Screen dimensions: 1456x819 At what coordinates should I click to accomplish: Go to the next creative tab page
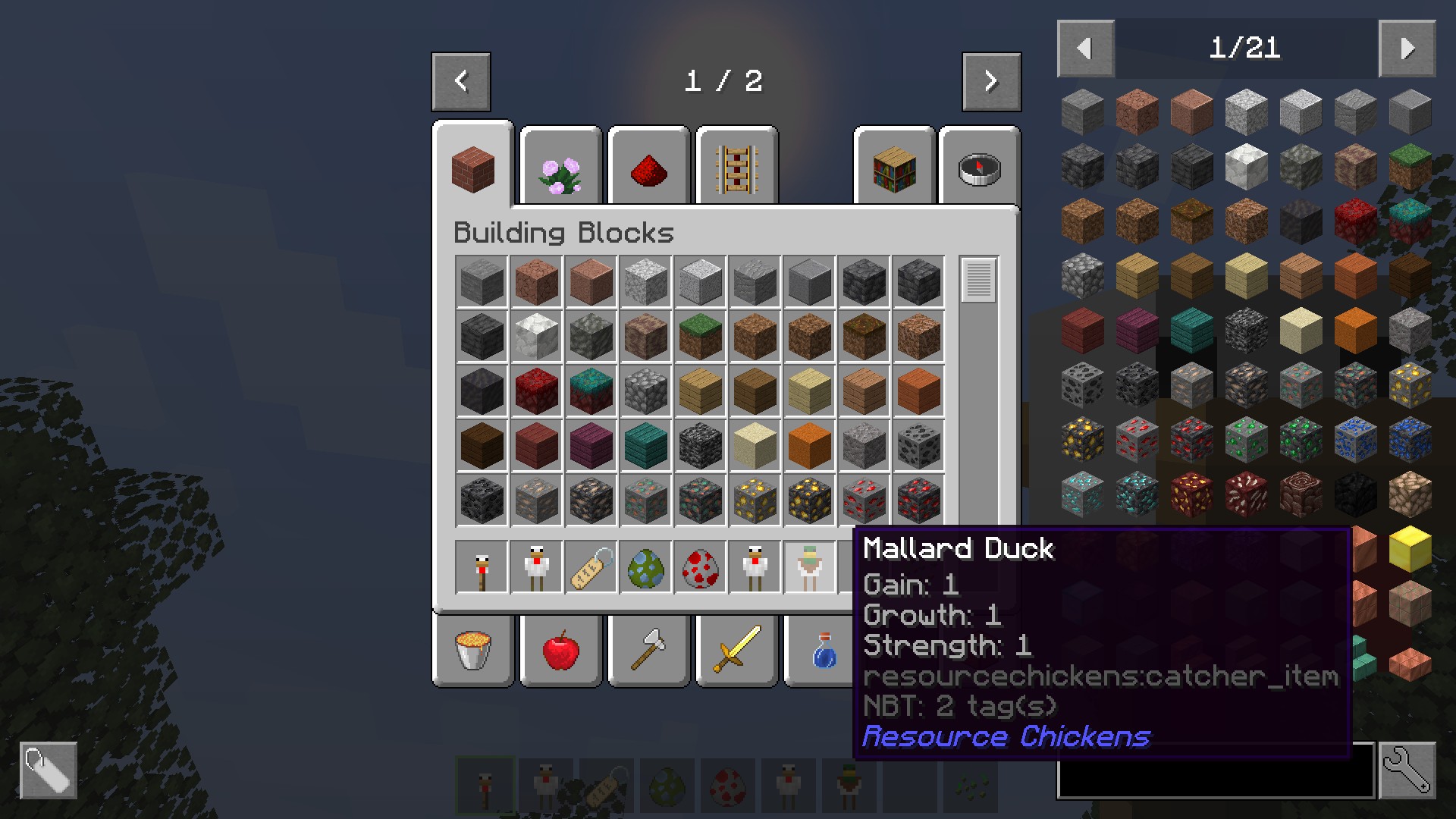(991, 81)
